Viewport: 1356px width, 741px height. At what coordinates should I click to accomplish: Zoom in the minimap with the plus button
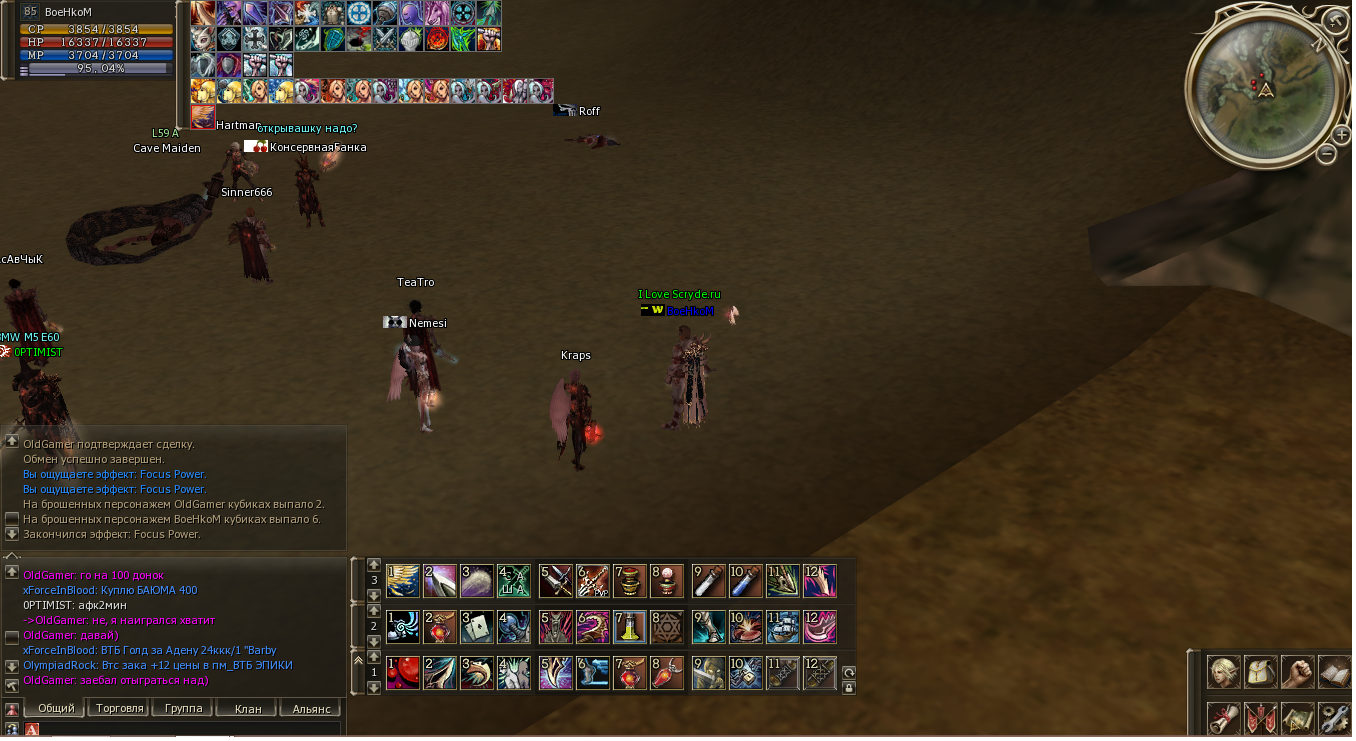(x=1341, y=133)
